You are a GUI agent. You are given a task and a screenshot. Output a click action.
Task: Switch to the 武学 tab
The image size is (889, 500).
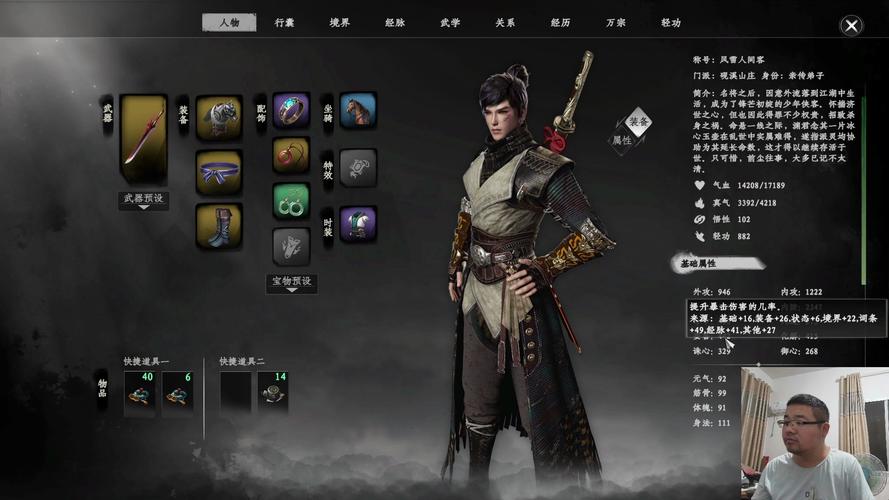click(x=450, y=22)
